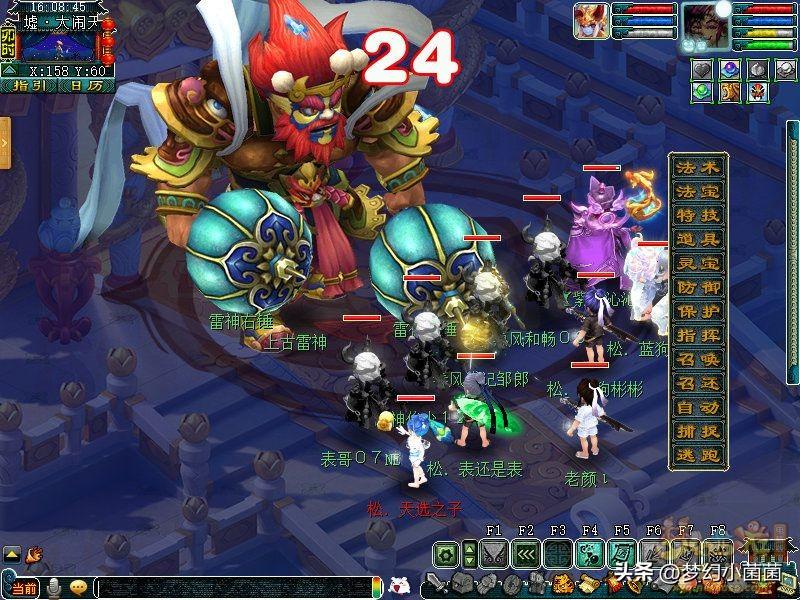Screen dimensions: 800x600
Task: Open the 法术 spell menu
Action: [x=697, y=168]
